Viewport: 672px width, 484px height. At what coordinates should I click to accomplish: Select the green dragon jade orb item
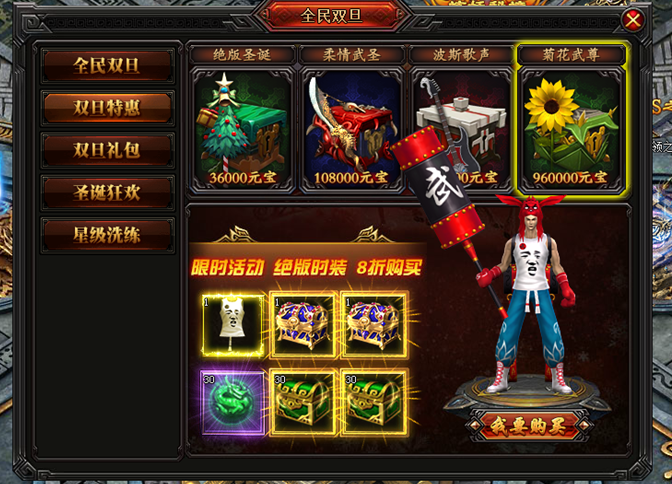coord(234,401)
